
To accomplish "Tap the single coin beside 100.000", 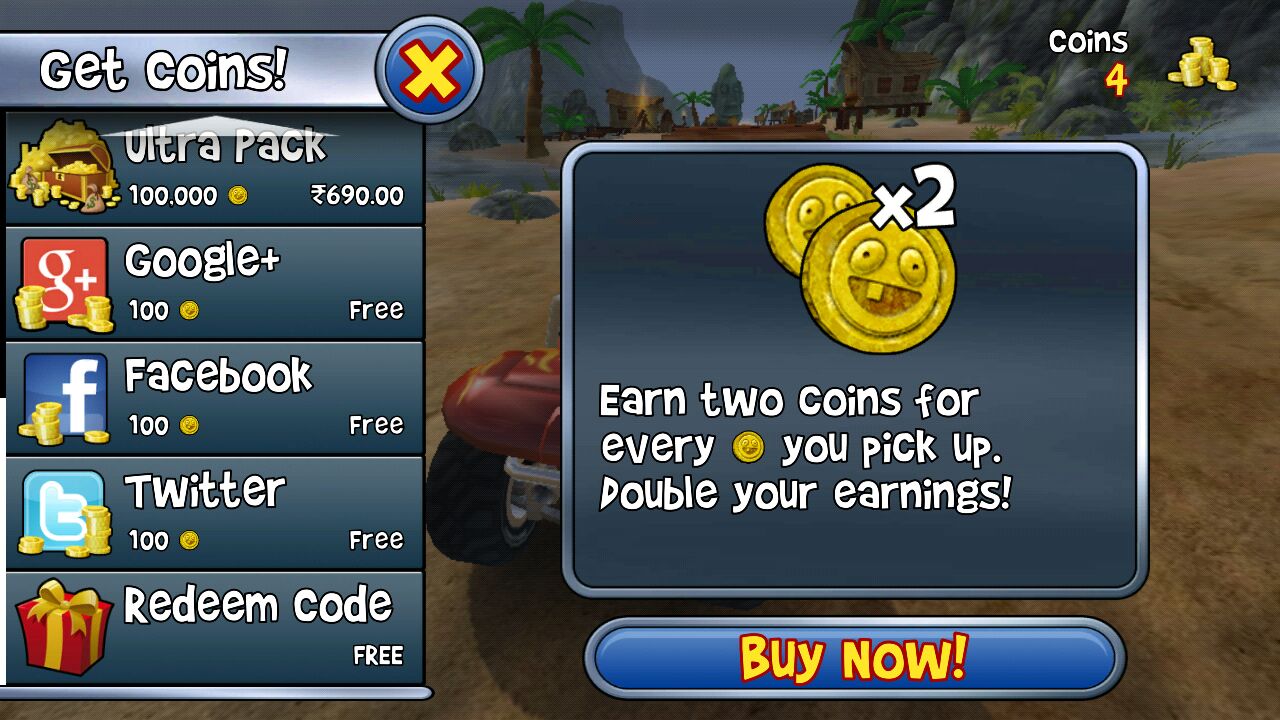I will tap(236, 196).
